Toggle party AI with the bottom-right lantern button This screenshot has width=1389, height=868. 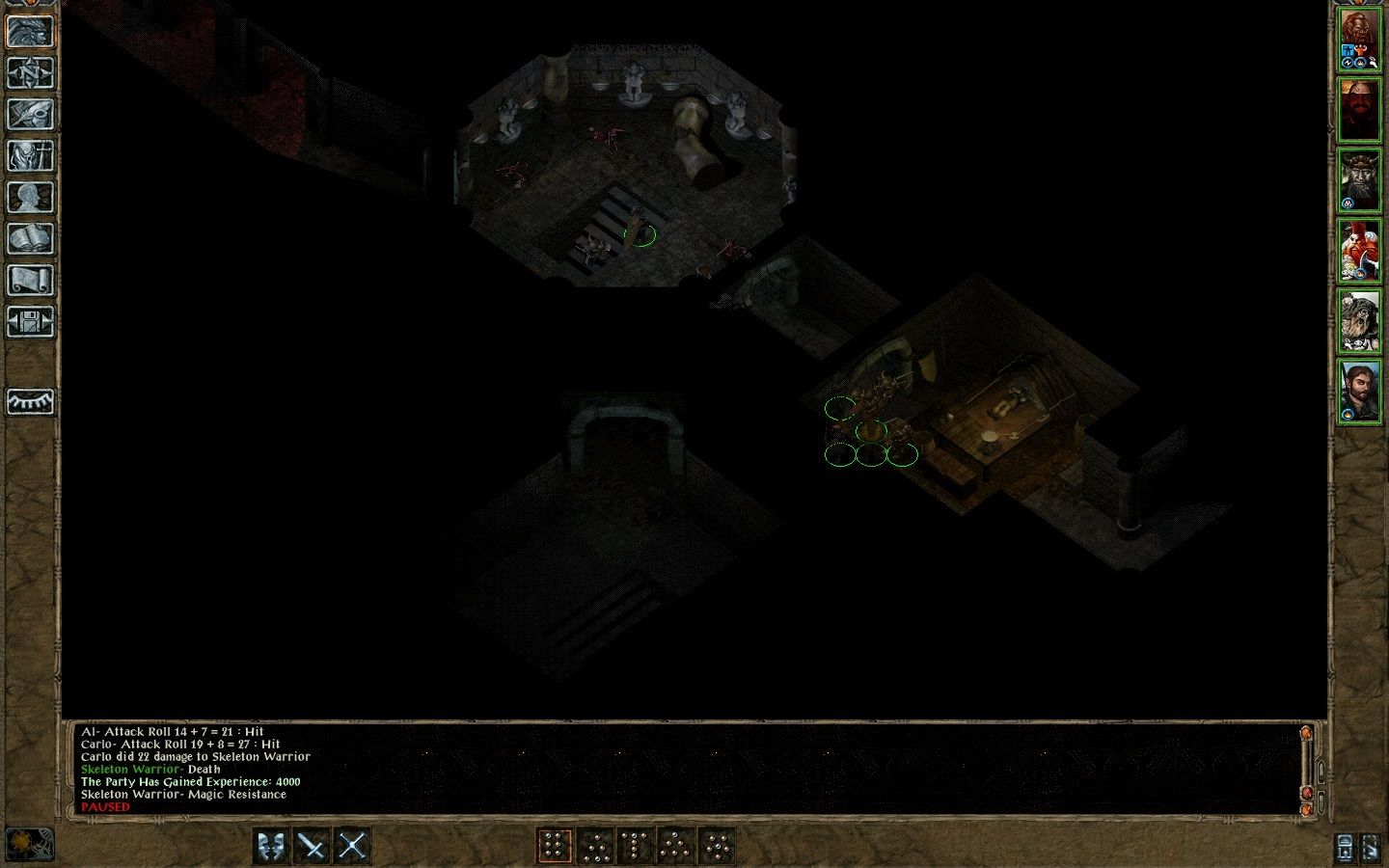pos(1344,848)
